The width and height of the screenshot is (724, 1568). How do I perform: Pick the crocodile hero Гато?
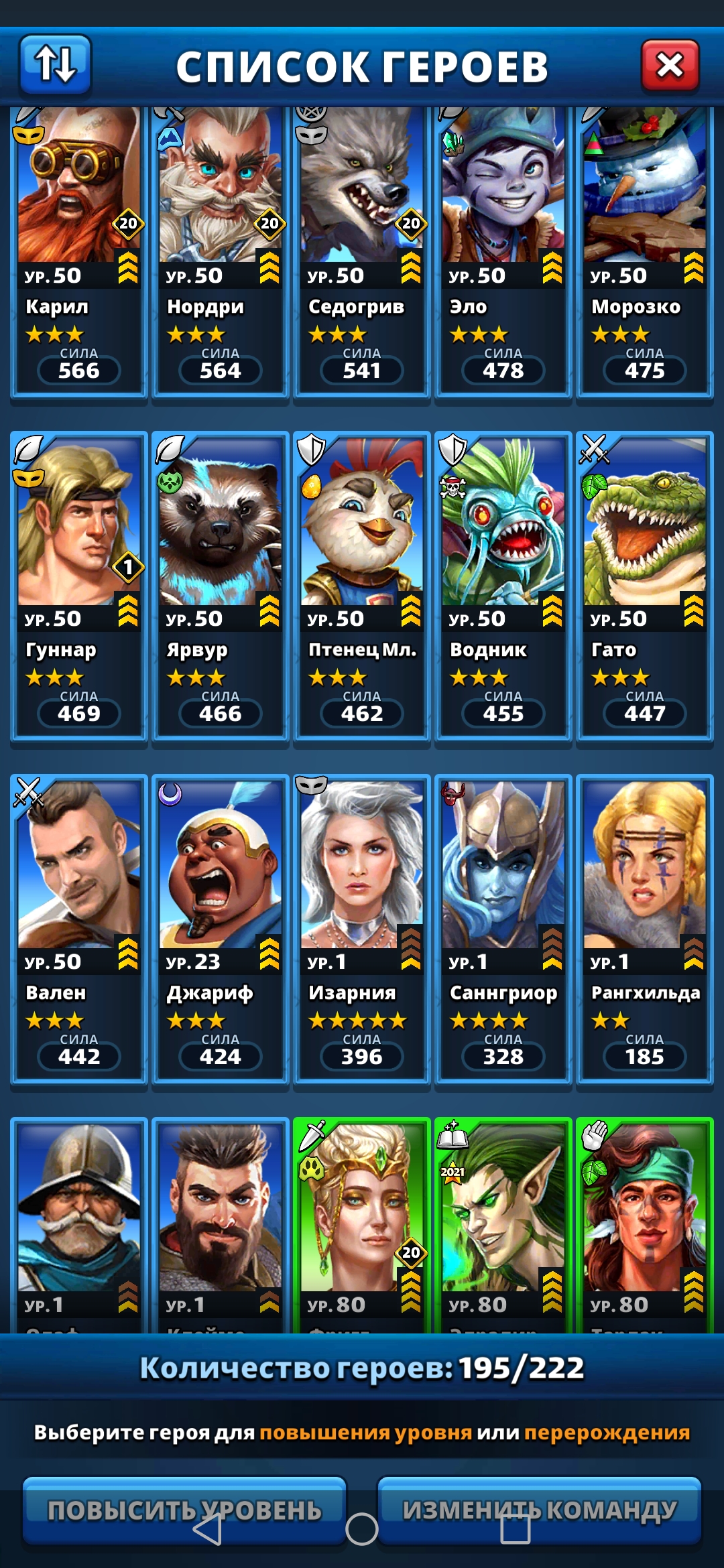pyautogui.click(x=644, y=586)
